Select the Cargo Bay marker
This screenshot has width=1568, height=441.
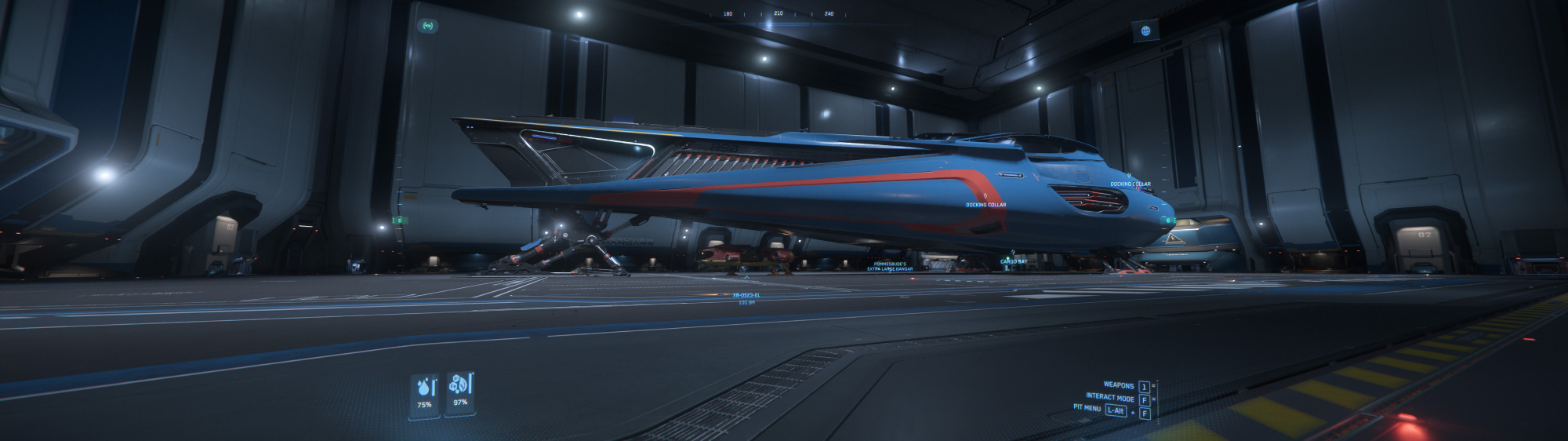(1013, 259)
